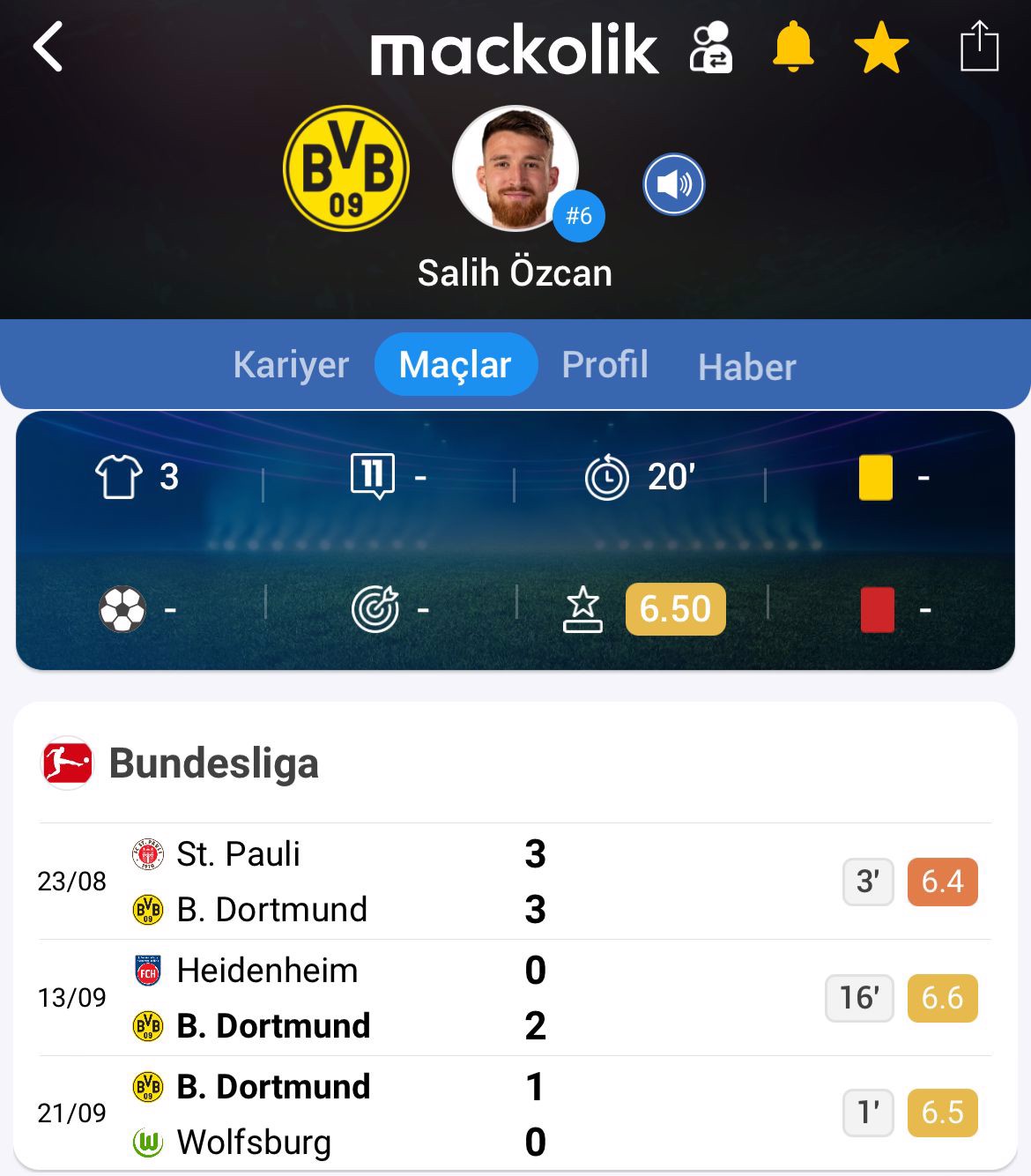Open the Profil tab
Viewport: 1031px width, 1176px height.
(x=605, y=365)
